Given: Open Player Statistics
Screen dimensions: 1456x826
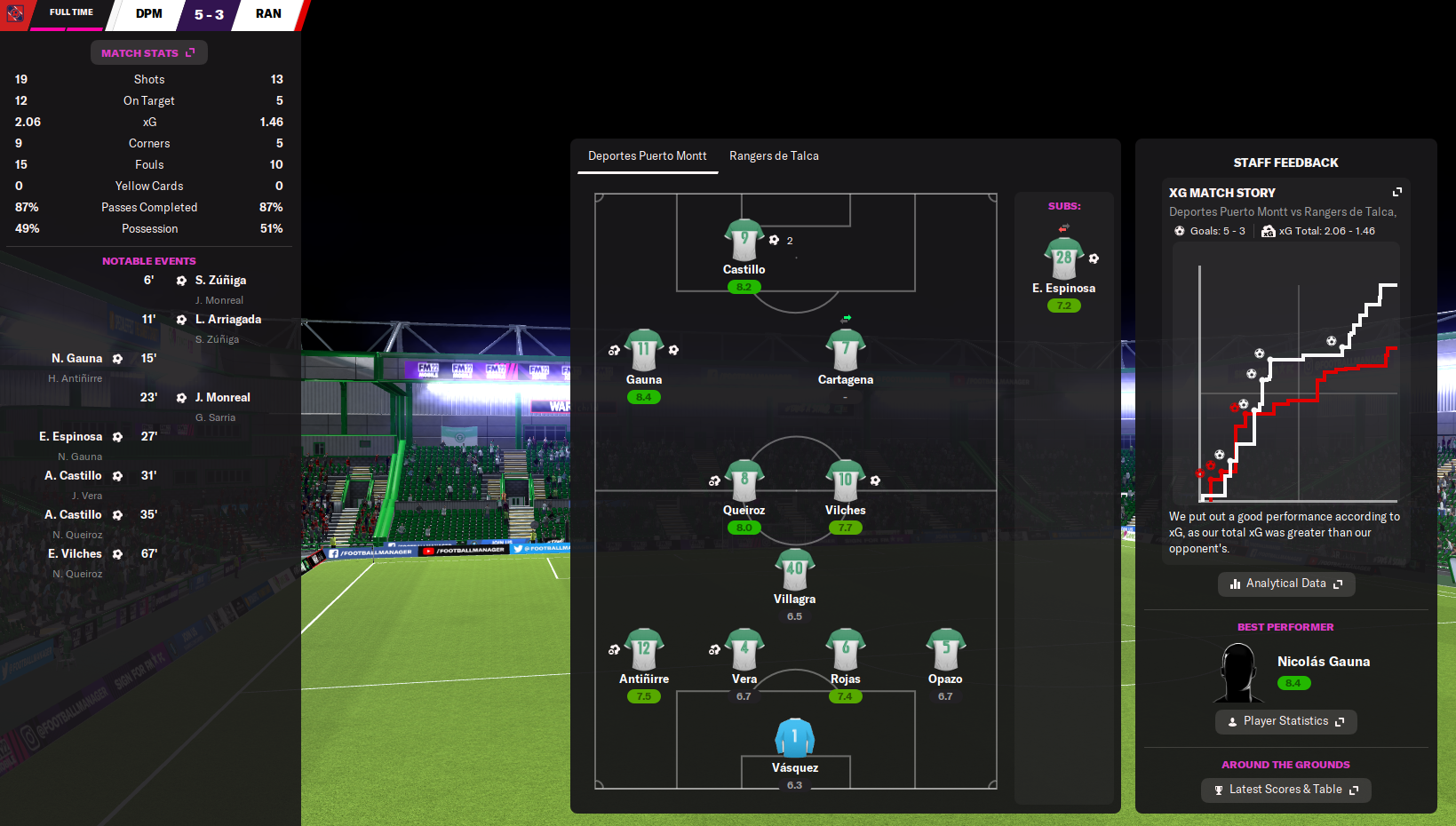Looking at the screenshot, I should [1285, 721].
